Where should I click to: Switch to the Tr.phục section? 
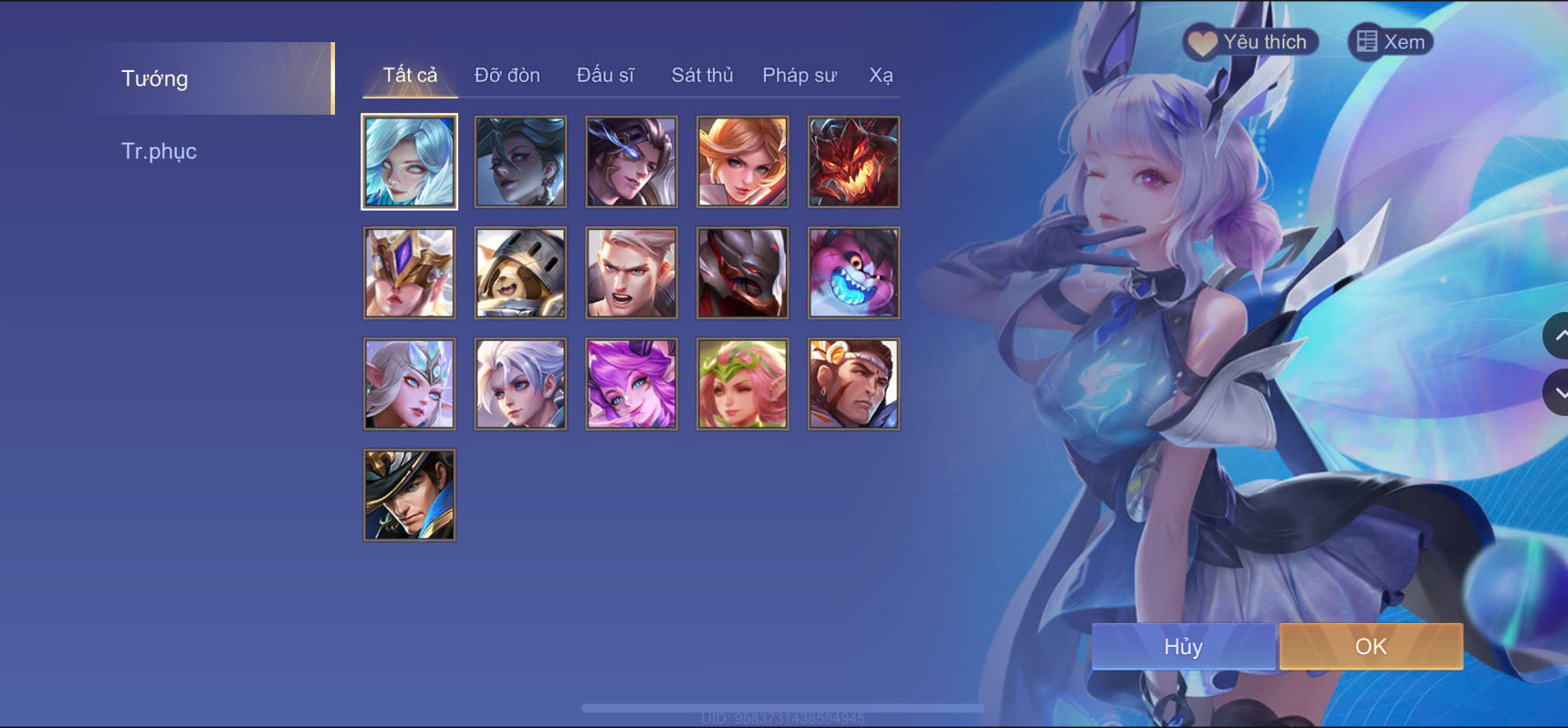160,150
